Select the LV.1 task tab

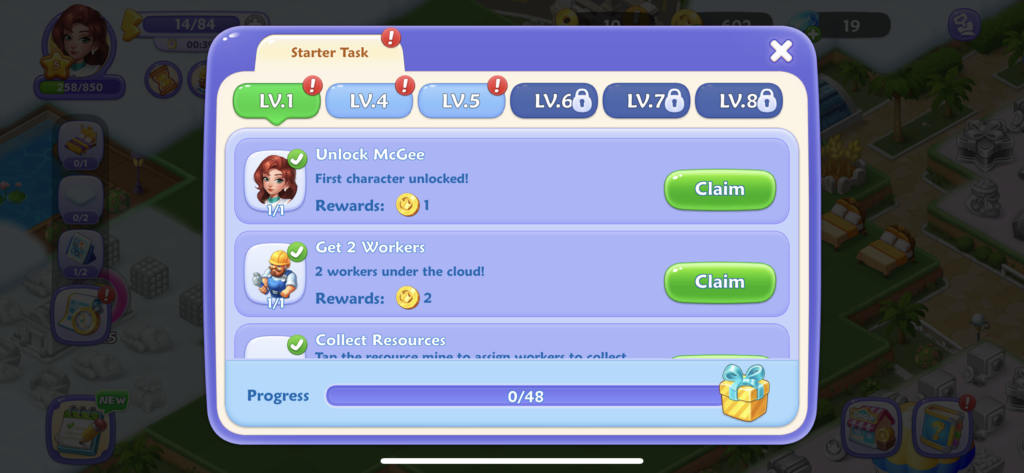coord(276,101)
